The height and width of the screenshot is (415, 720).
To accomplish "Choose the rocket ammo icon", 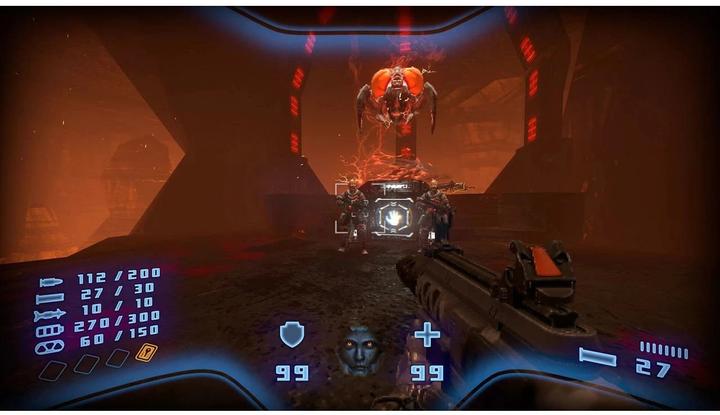I will (x=50, y=315).
